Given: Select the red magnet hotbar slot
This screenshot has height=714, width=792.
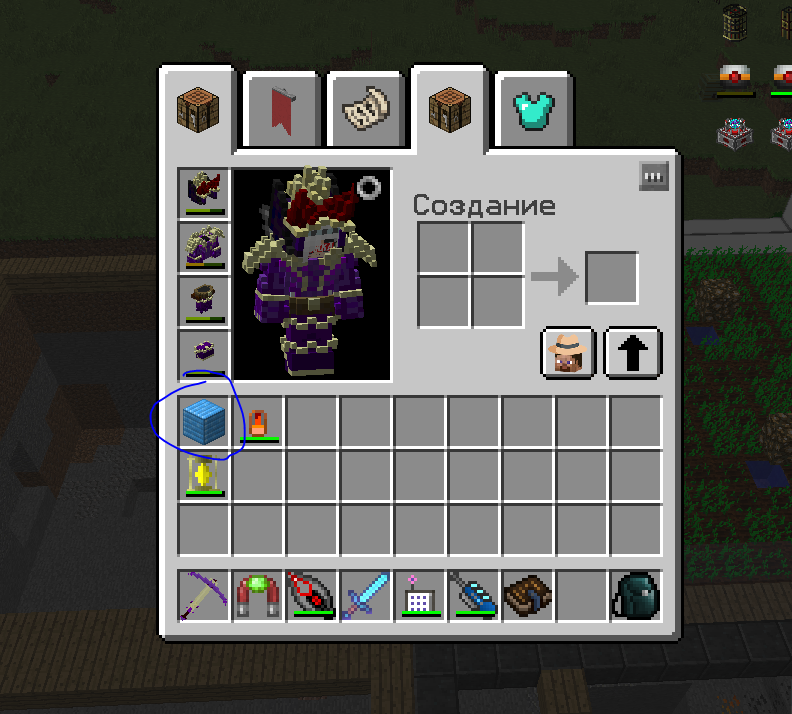Looking at the screenshot, I should pos(258,595).
